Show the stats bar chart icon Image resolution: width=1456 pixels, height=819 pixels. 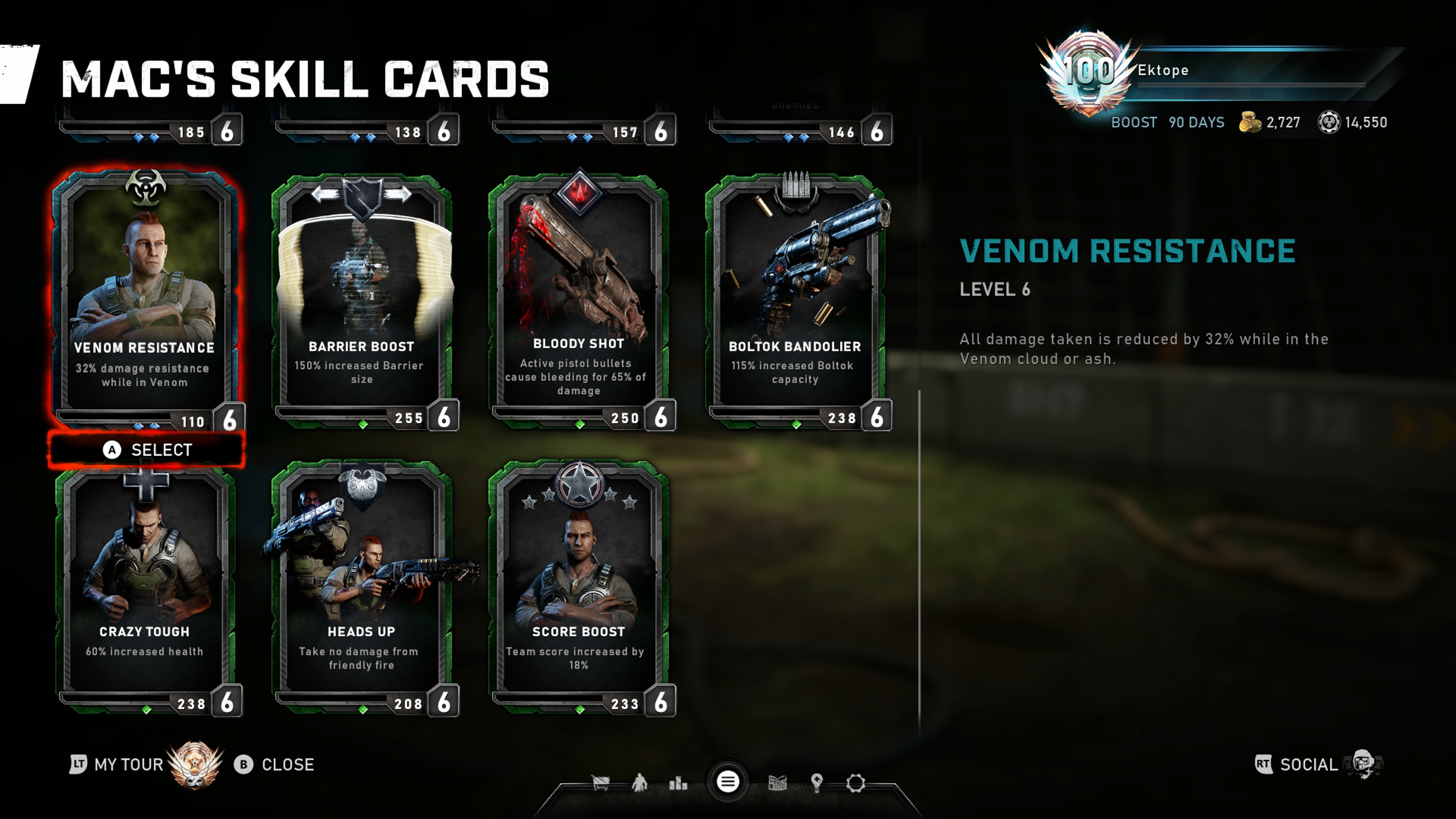pyautogui.click(x=678, y=783)
